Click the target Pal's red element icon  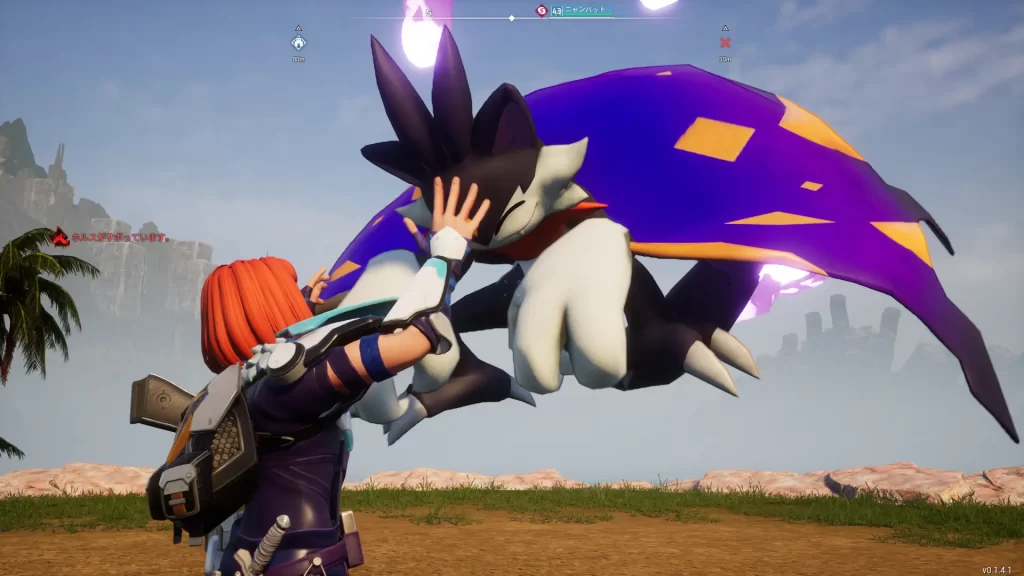pos(541,10)
